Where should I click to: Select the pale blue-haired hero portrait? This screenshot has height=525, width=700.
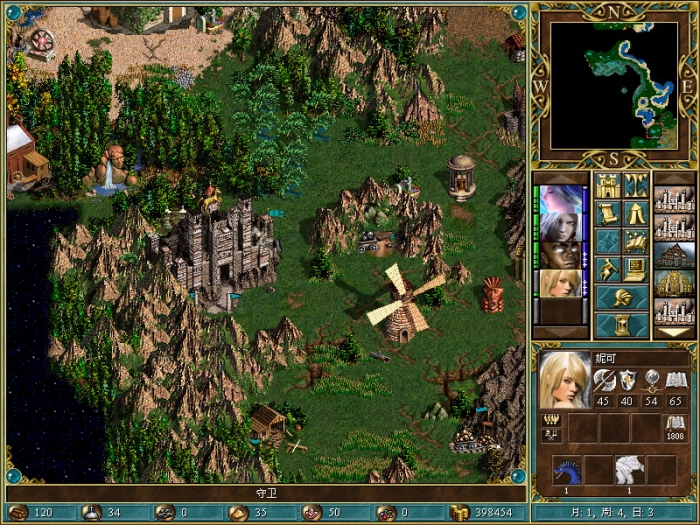click(560, 199)
